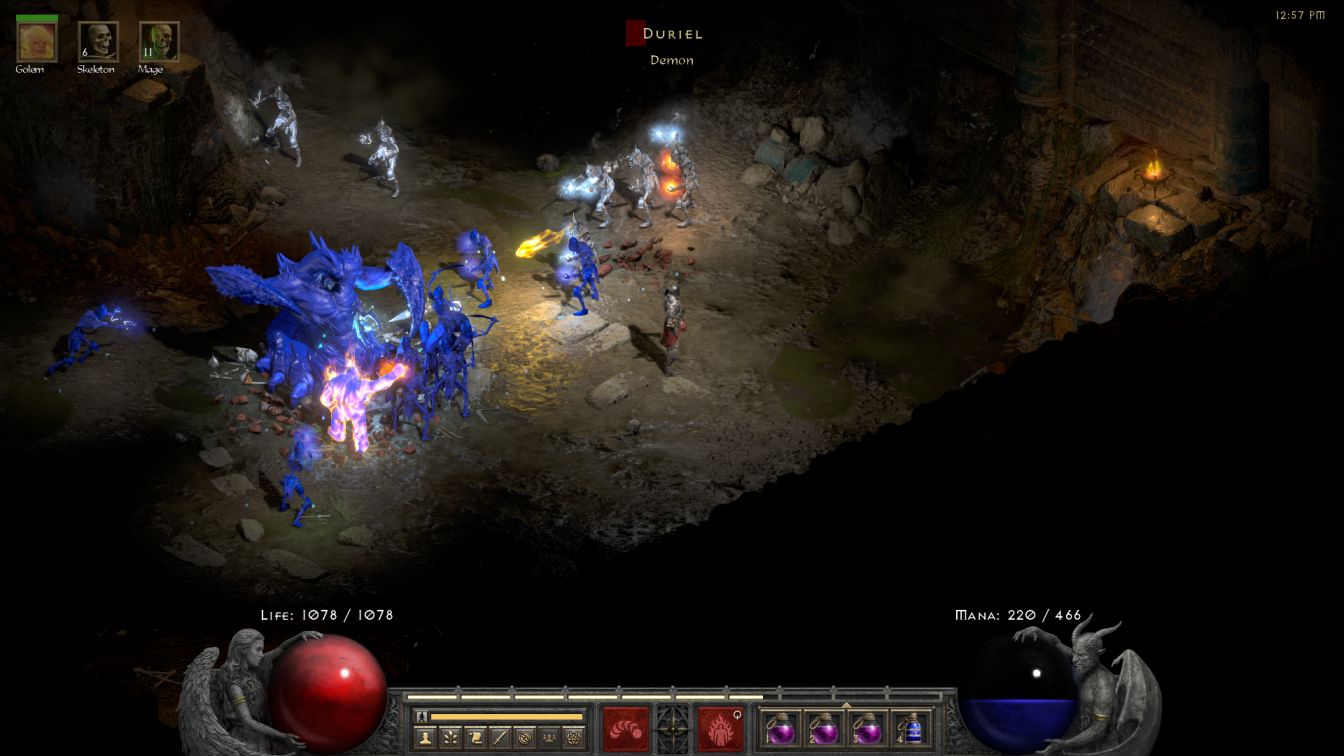
Task: Drink the blue mana potion in slot 4
Action: (x=910, y=729)
